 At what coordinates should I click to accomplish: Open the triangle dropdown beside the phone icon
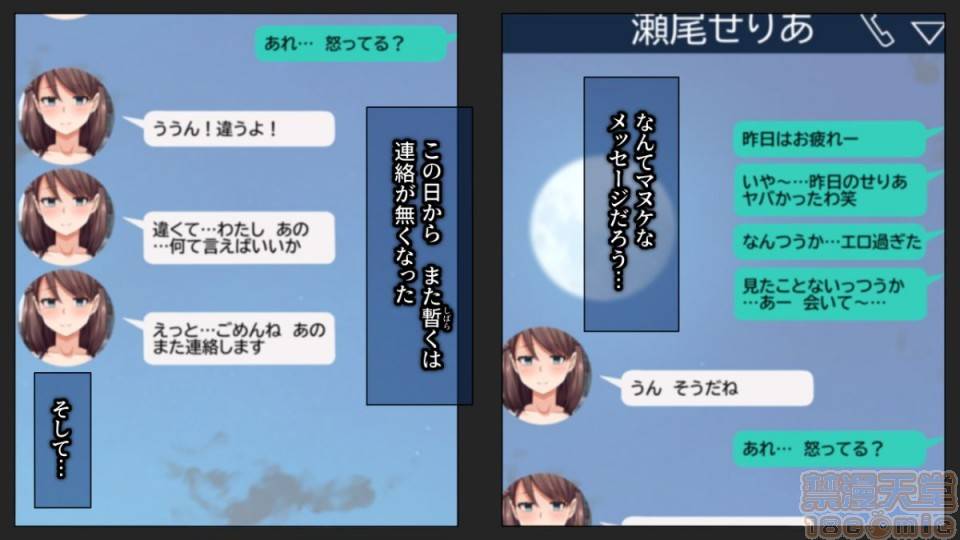[927, 33]
